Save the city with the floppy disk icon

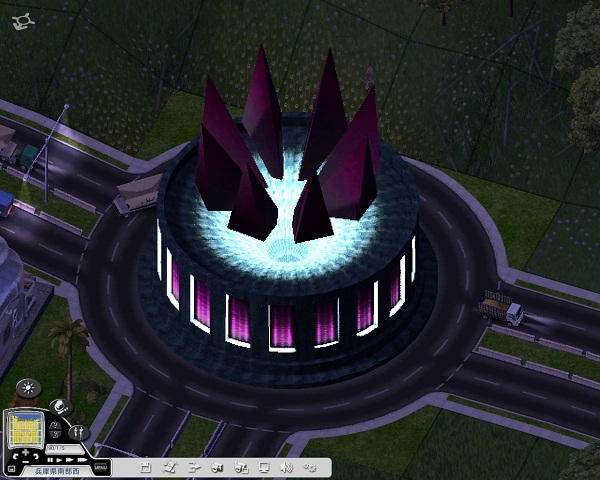(146, 466)
